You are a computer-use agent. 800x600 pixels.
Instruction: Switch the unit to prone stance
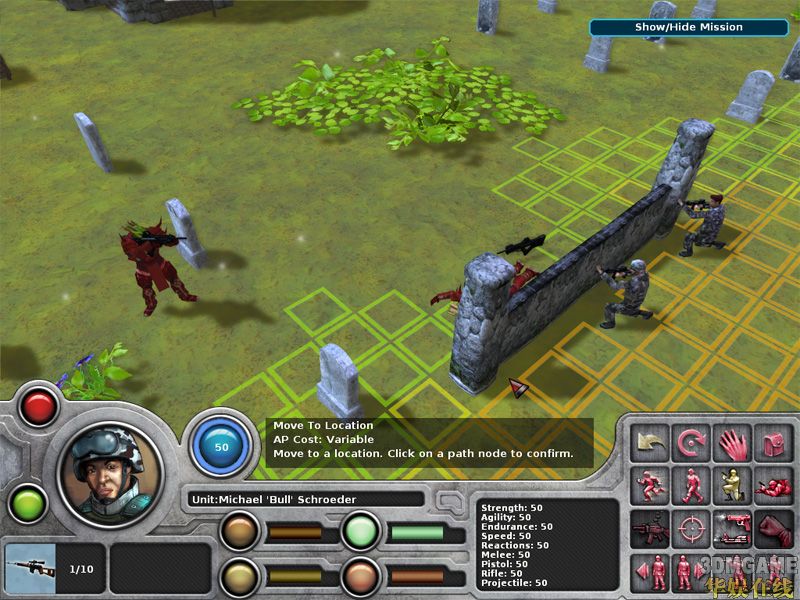pyautogui.click(x=774, y=485)
